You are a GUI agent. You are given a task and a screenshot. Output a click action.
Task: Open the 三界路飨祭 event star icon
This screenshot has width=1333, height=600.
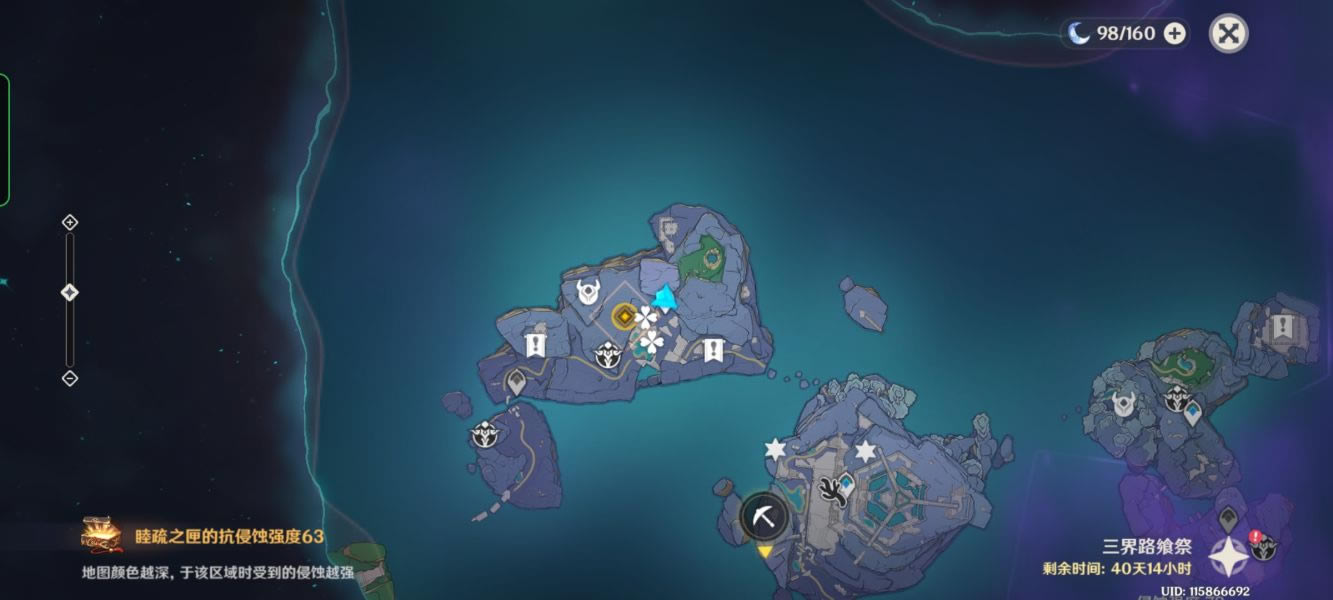1228,557
